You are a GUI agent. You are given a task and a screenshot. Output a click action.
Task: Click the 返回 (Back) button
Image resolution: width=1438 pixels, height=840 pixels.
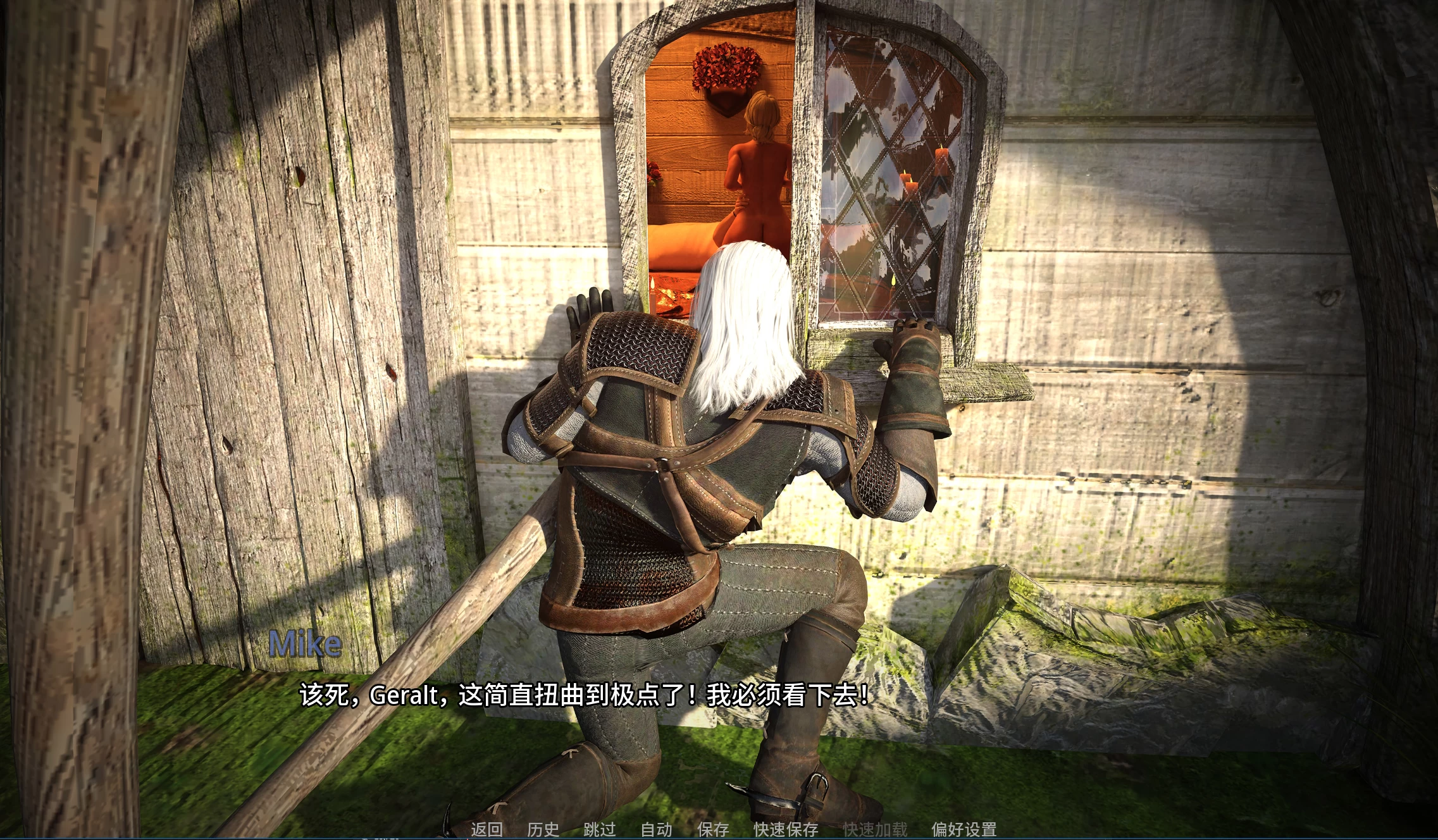(x=487, y=829)
